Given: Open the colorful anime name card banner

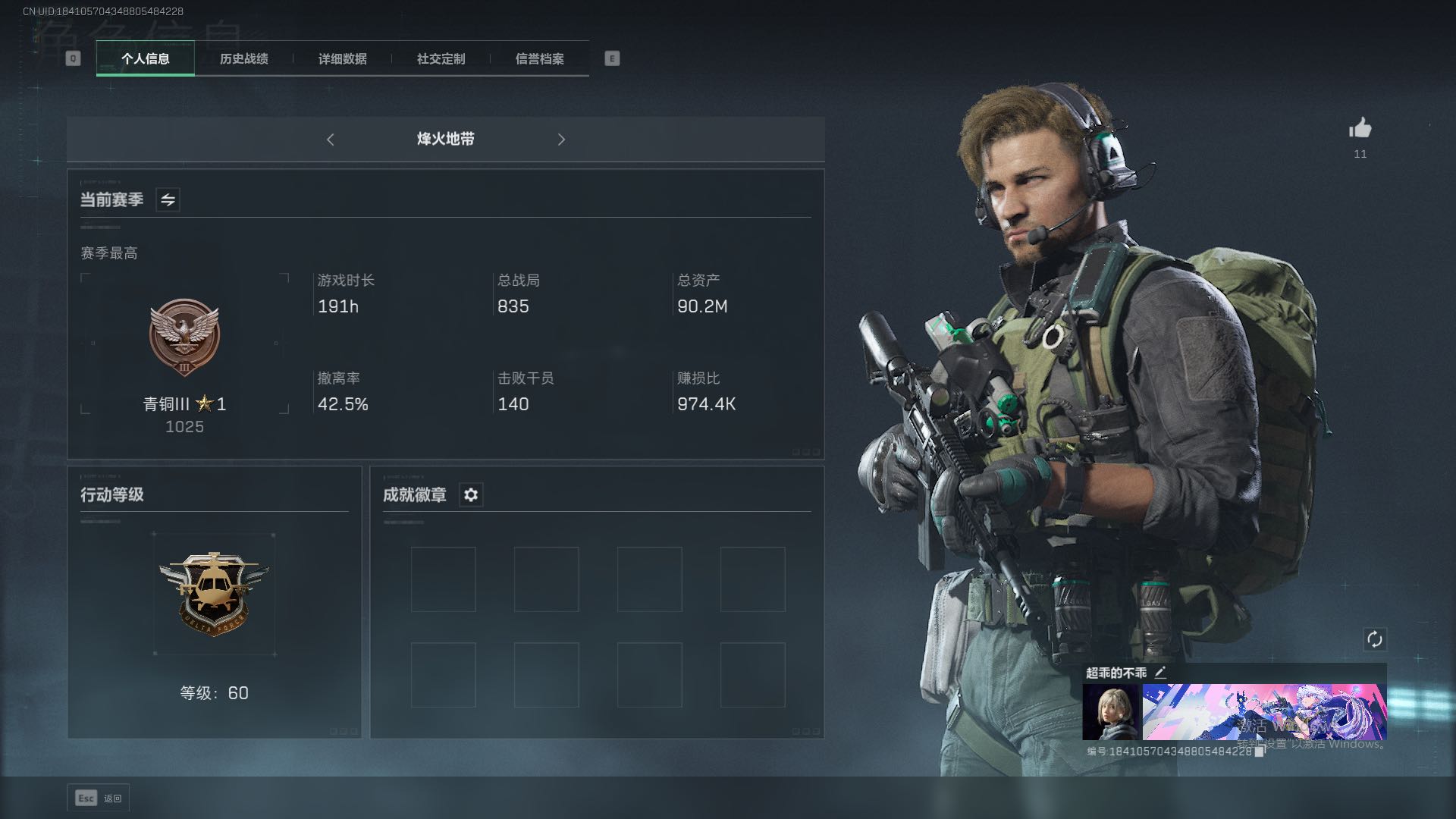Looking at the screenshot, I should click(1264, 712).
